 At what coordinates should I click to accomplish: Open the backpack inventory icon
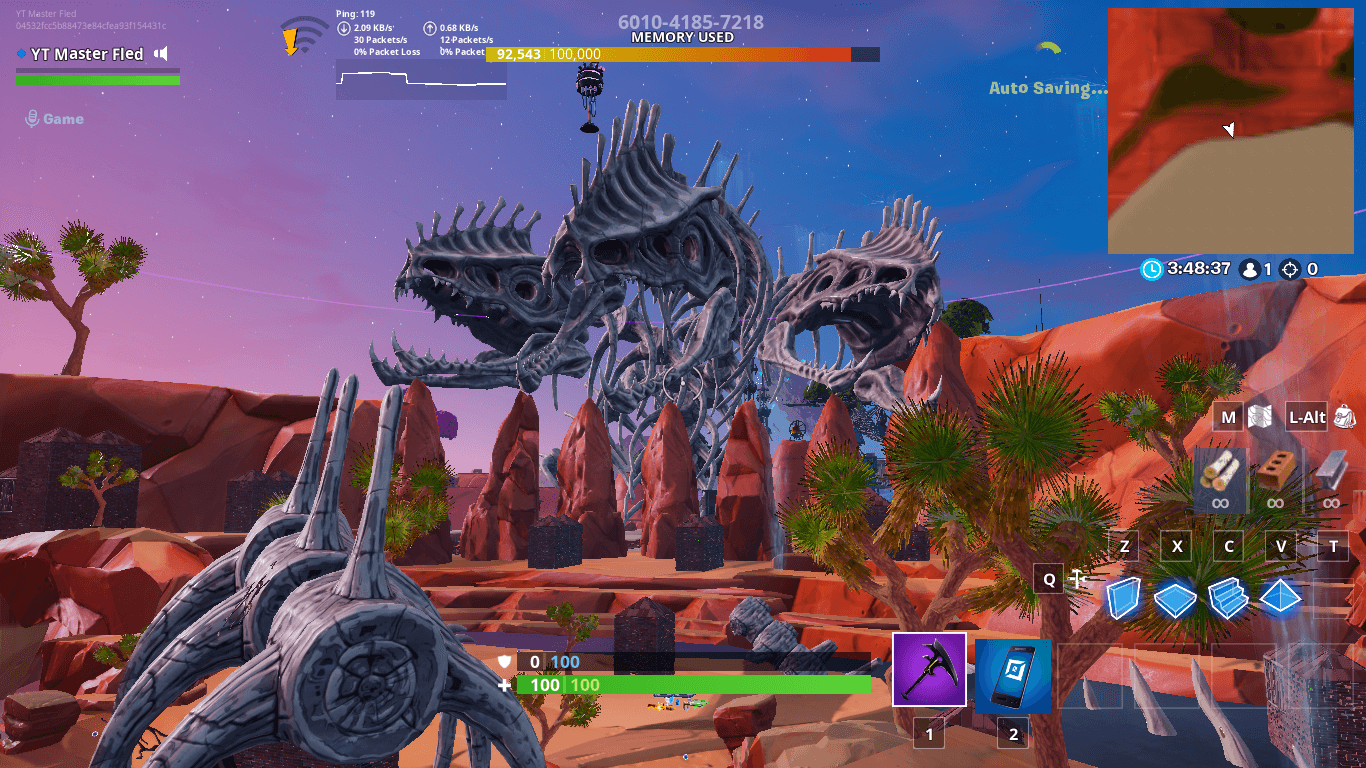(1344, 417)
